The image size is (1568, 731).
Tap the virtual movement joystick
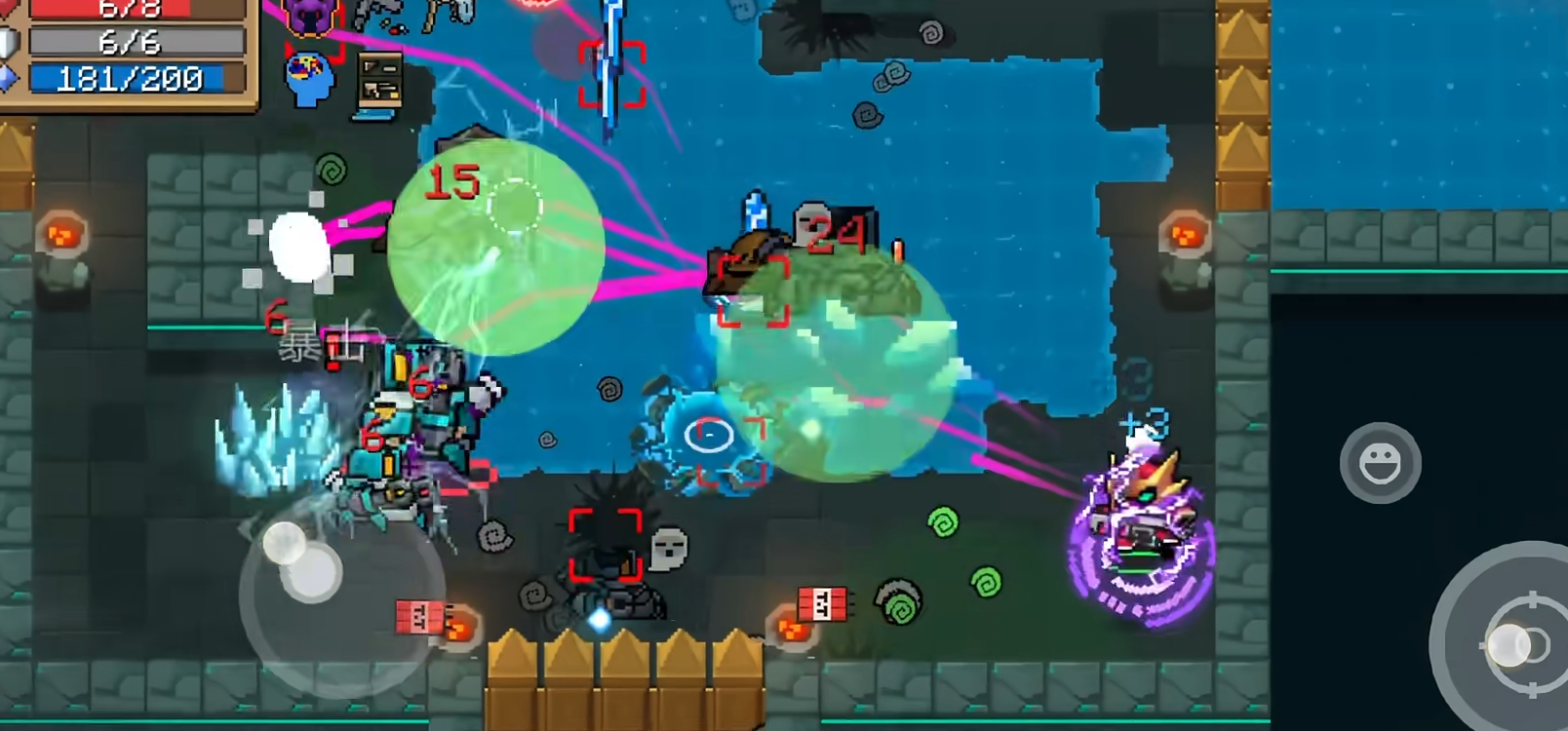(x=312, y=570)
